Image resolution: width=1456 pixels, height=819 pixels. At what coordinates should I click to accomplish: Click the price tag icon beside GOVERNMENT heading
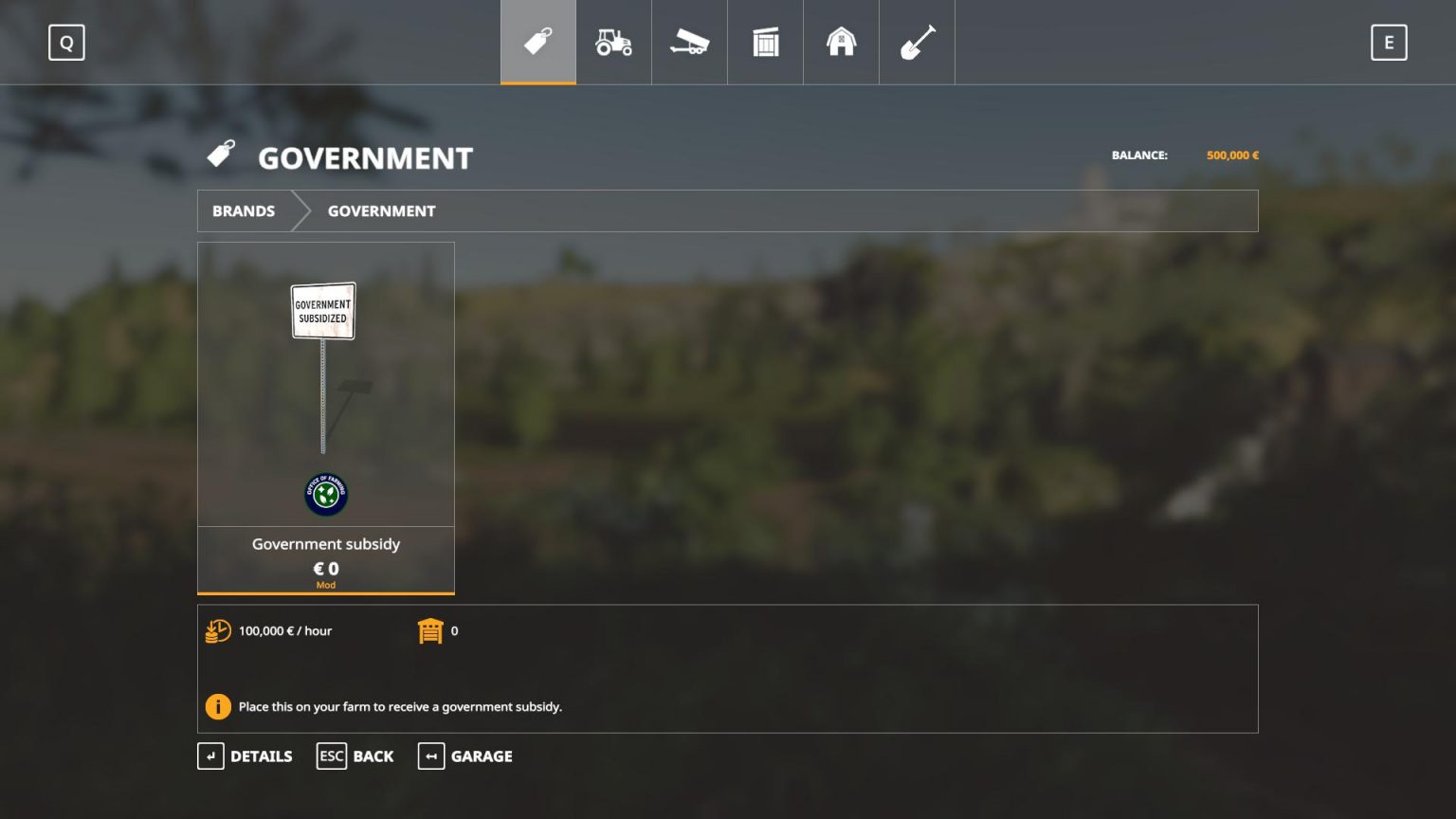tap(221, 155)
